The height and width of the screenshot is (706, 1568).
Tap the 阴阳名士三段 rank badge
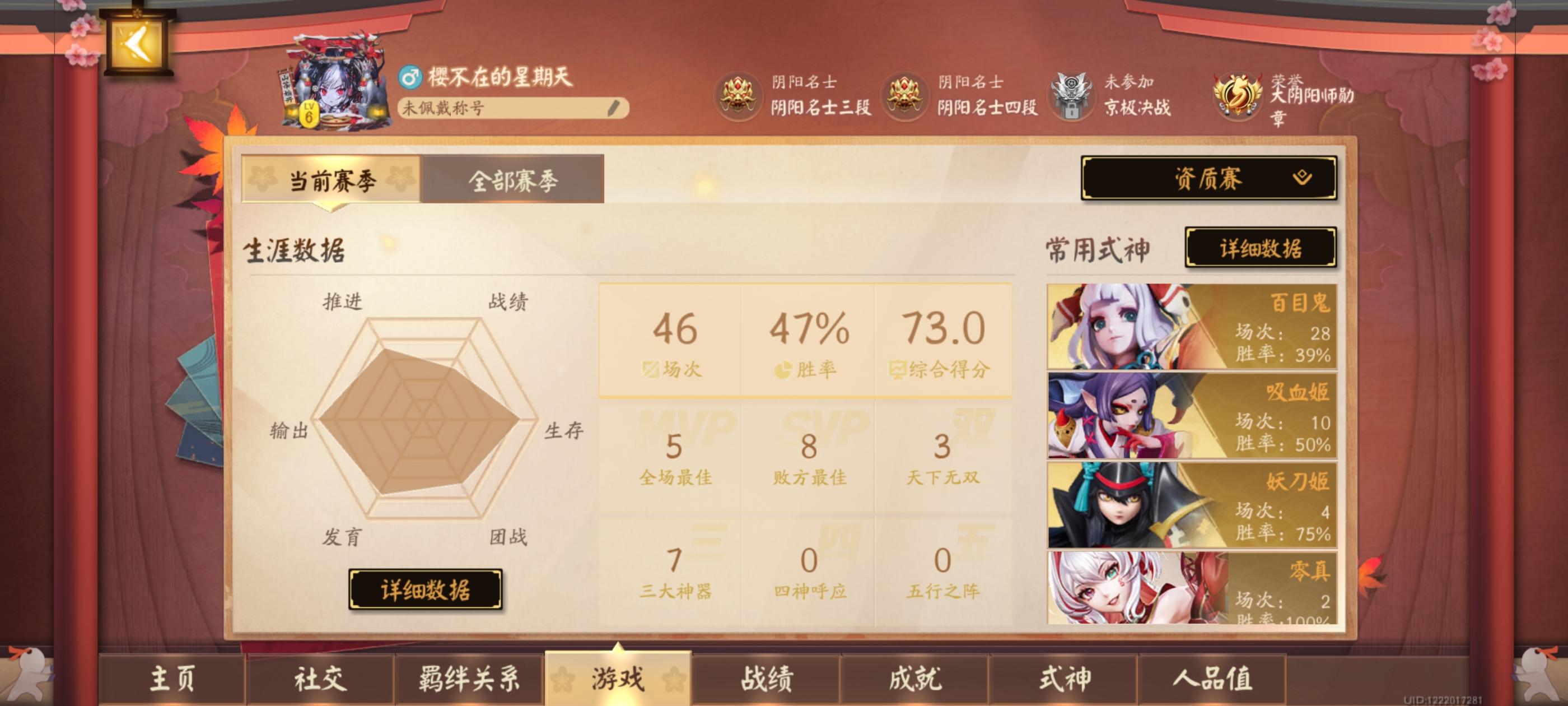(738, 97)
